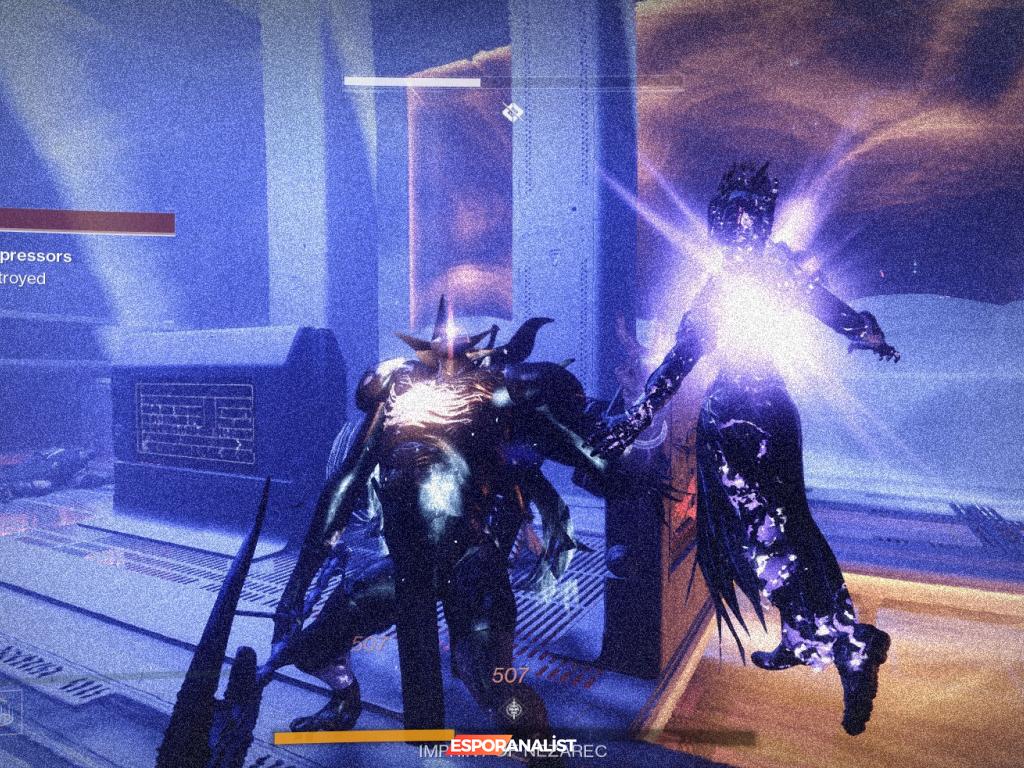Click the diamond waypoint marker icon
The image size is (1024, 768).
[x=511, y=112]
